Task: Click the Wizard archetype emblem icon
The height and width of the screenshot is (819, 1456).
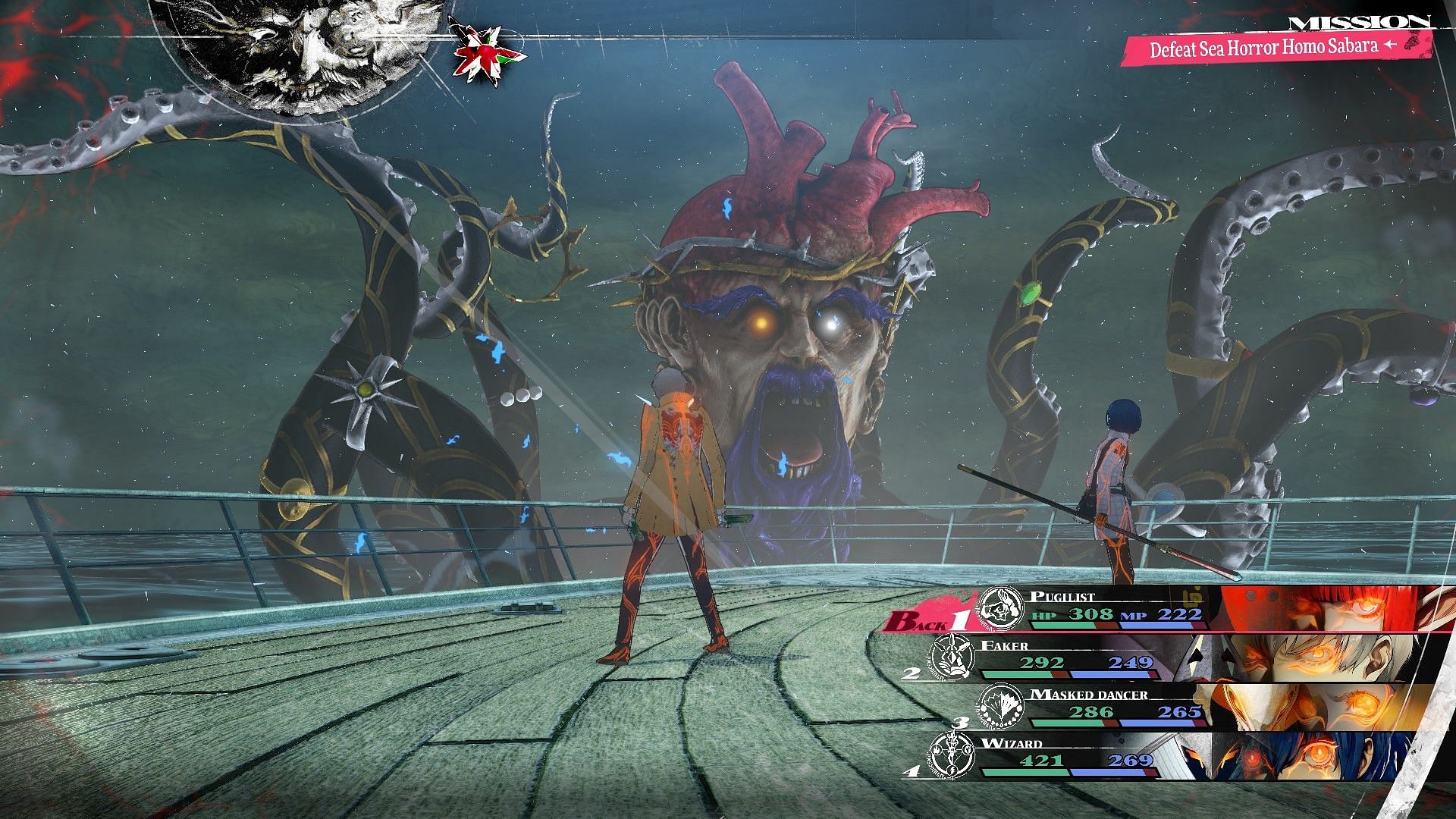Action: [x=952, y=755]
